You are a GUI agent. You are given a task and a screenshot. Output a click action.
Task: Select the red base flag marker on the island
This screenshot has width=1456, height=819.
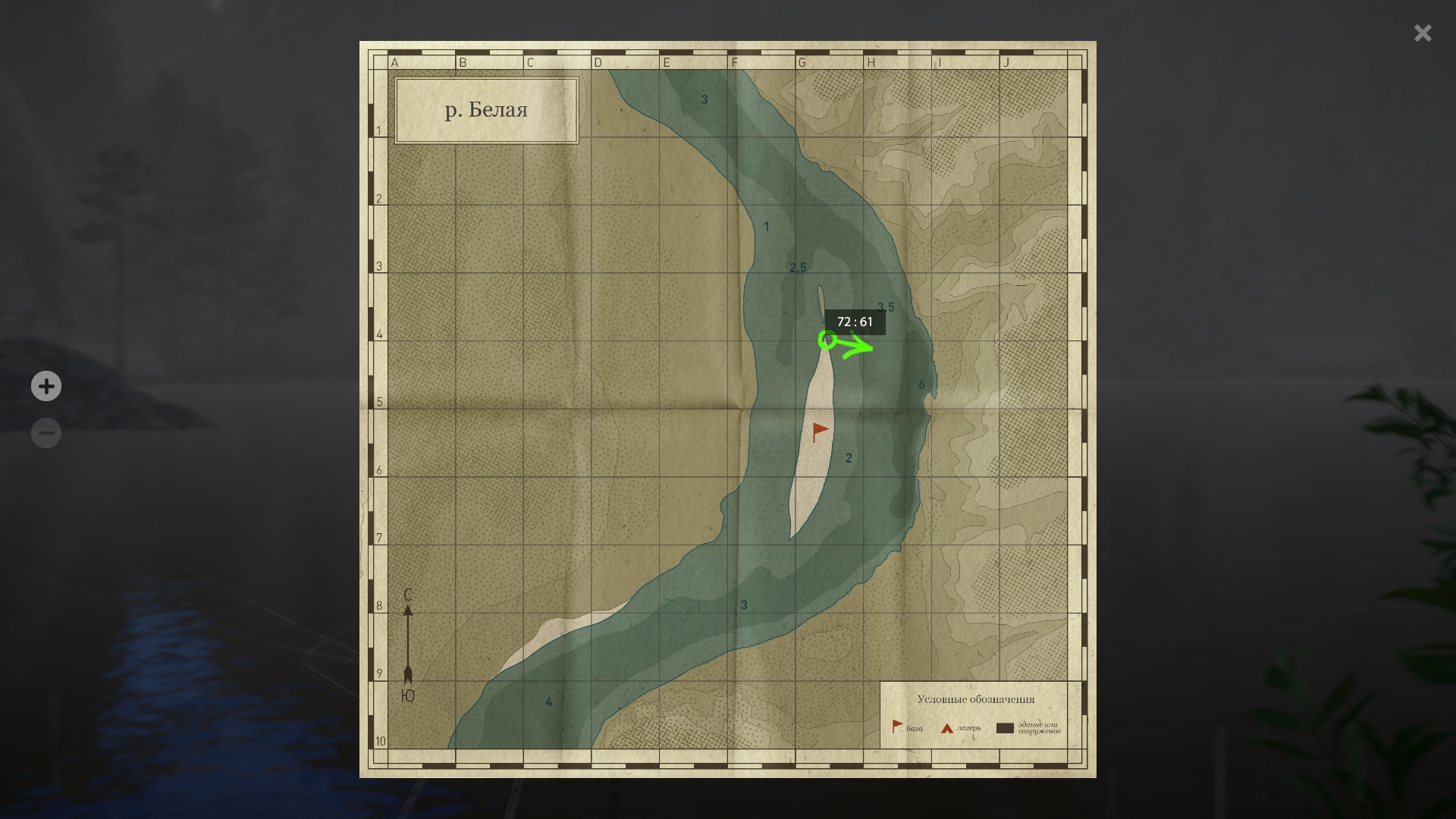point(820,431)
